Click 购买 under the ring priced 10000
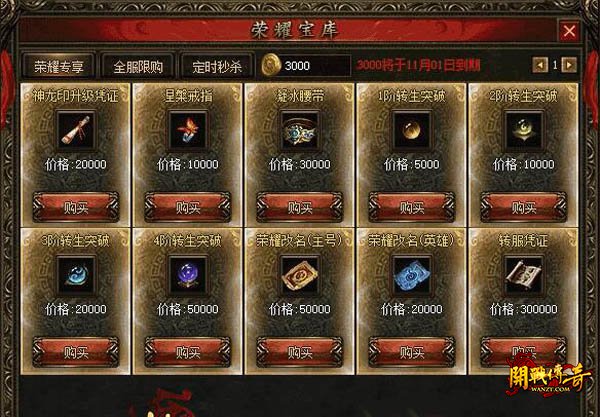Image resolution: width=600 pixels, height=417 pixels. click(x=187, y=206)
